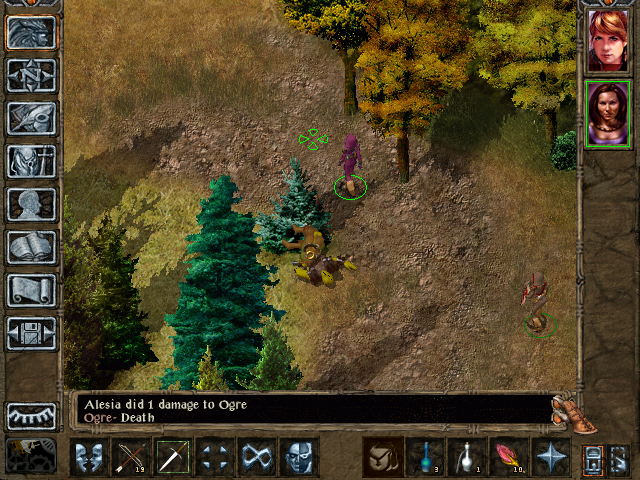The width and height of the screenshot is (640, 480).
Task: Use the blue potion quick item
Action: pos(425,458)
